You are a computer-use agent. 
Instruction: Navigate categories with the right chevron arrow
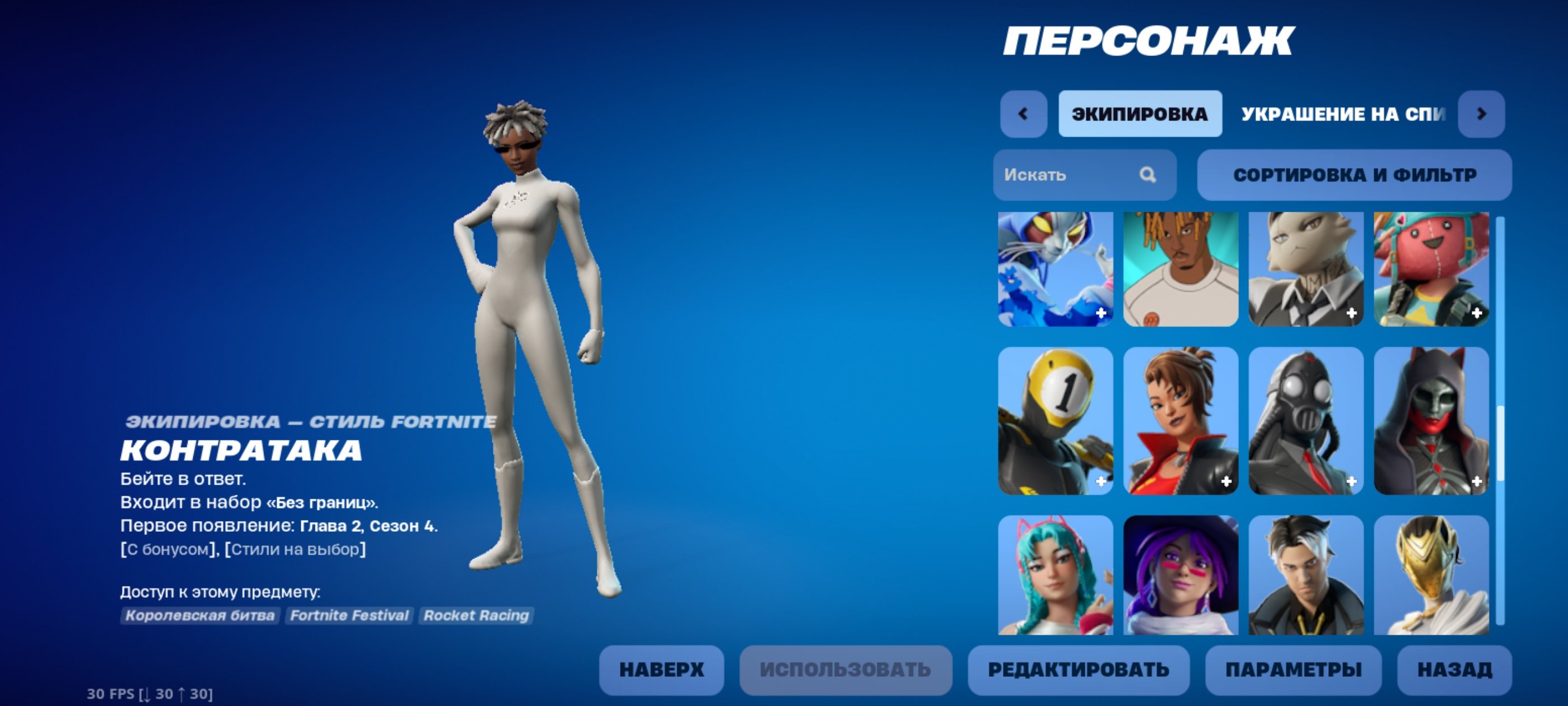pos(1483,113)
